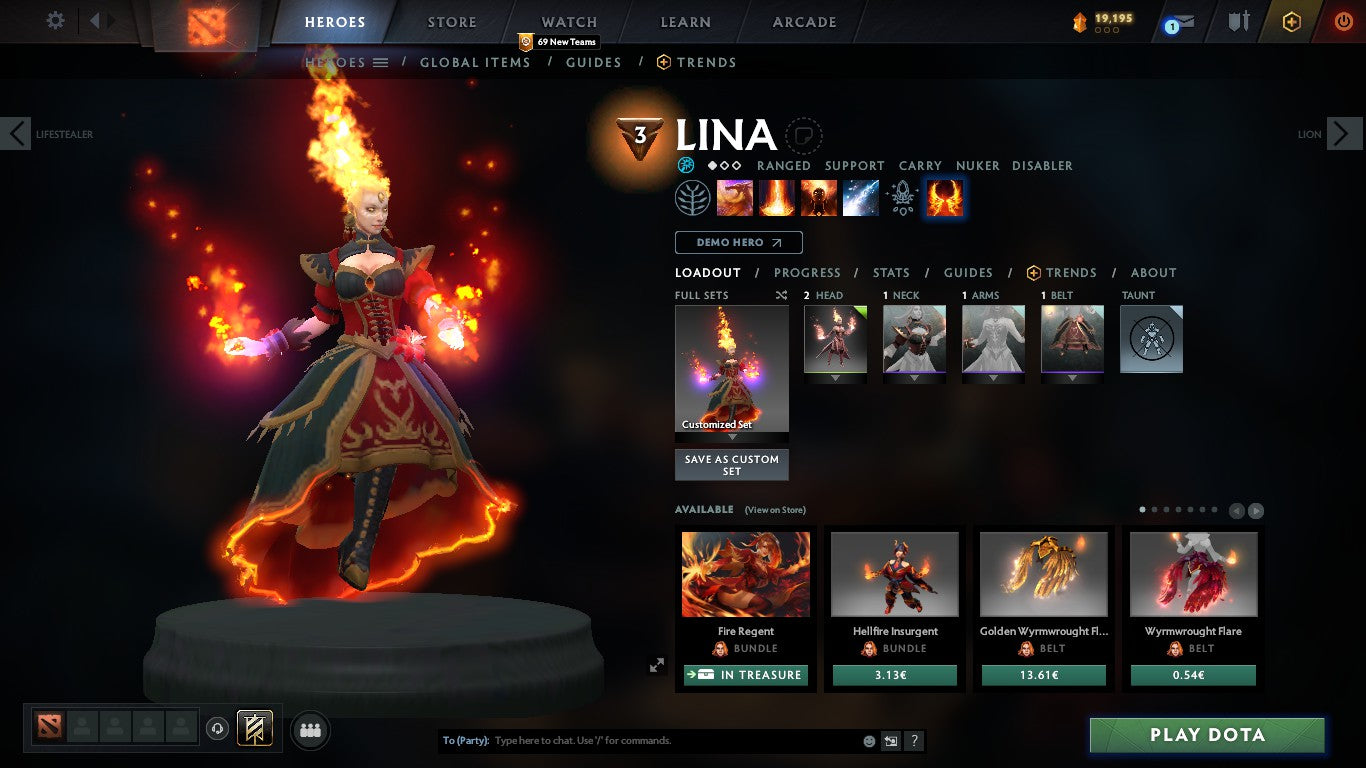Expand the hero preview with the fullscreen arrows
The height and width of the screenshot is (768, 1366).
pyautogui.click(x=657, y=664)
